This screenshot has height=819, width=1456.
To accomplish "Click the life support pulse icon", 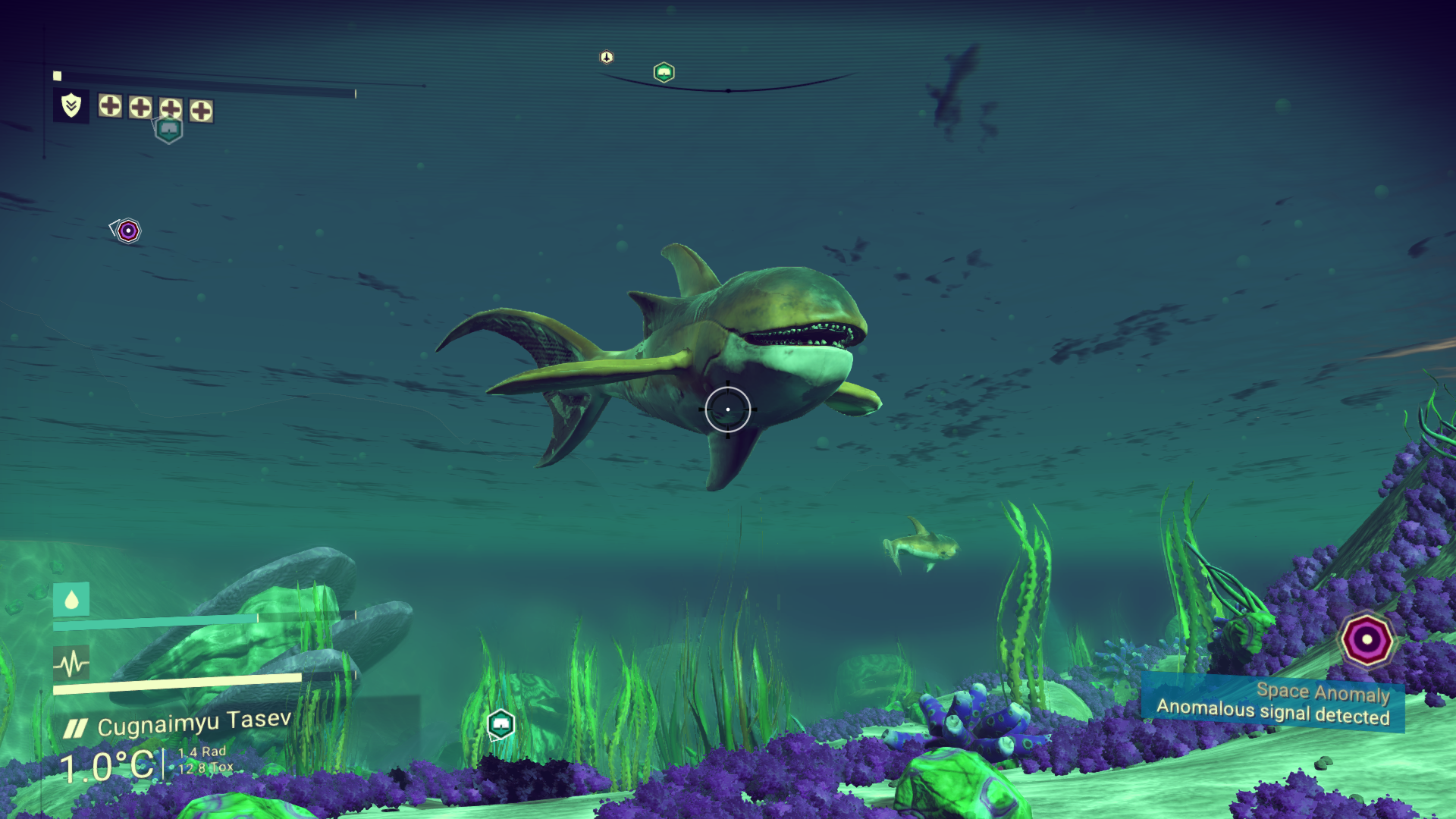I will point(71,664).
